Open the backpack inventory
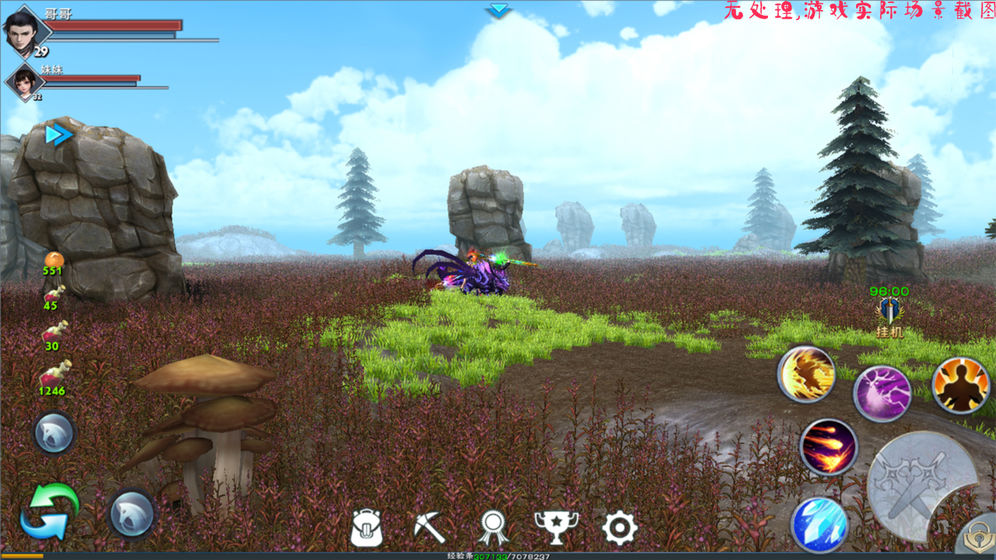This screenshot has width=996, height=560. pos(367,527)
